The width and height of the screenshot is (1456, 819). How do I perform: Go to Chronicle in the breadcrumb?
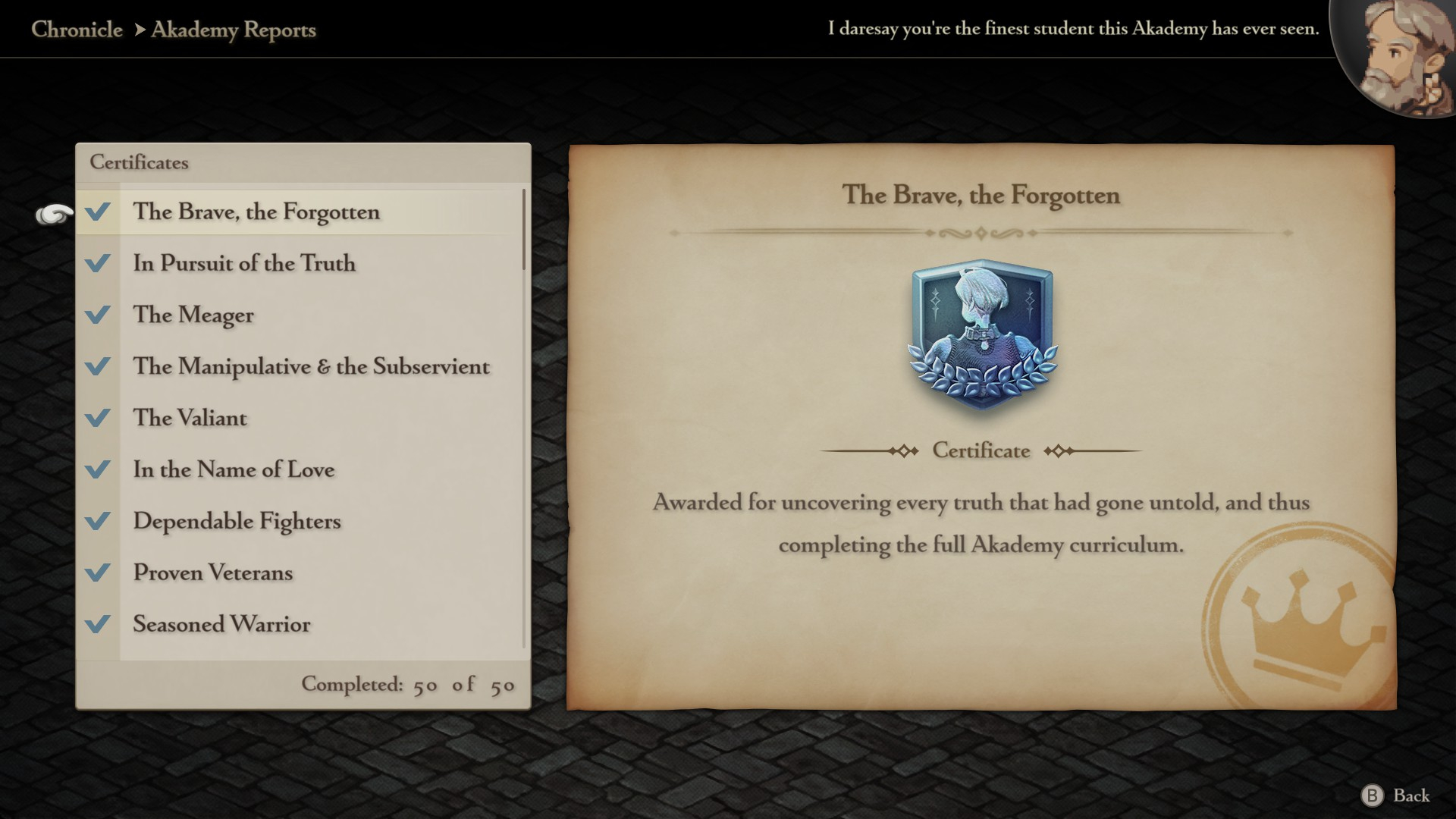(x=77, y=30)
